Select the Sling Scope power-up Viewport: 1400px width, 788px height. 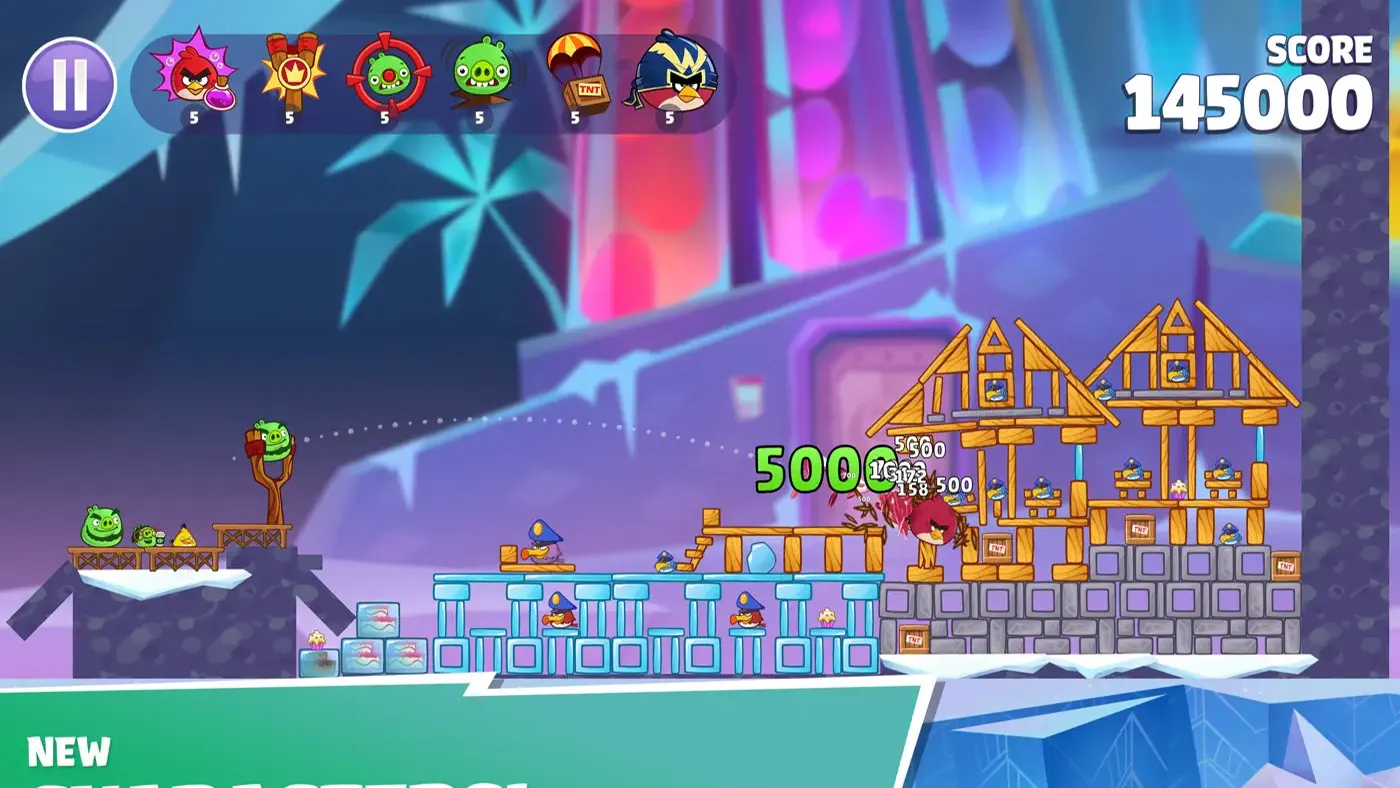click(383, 77)
